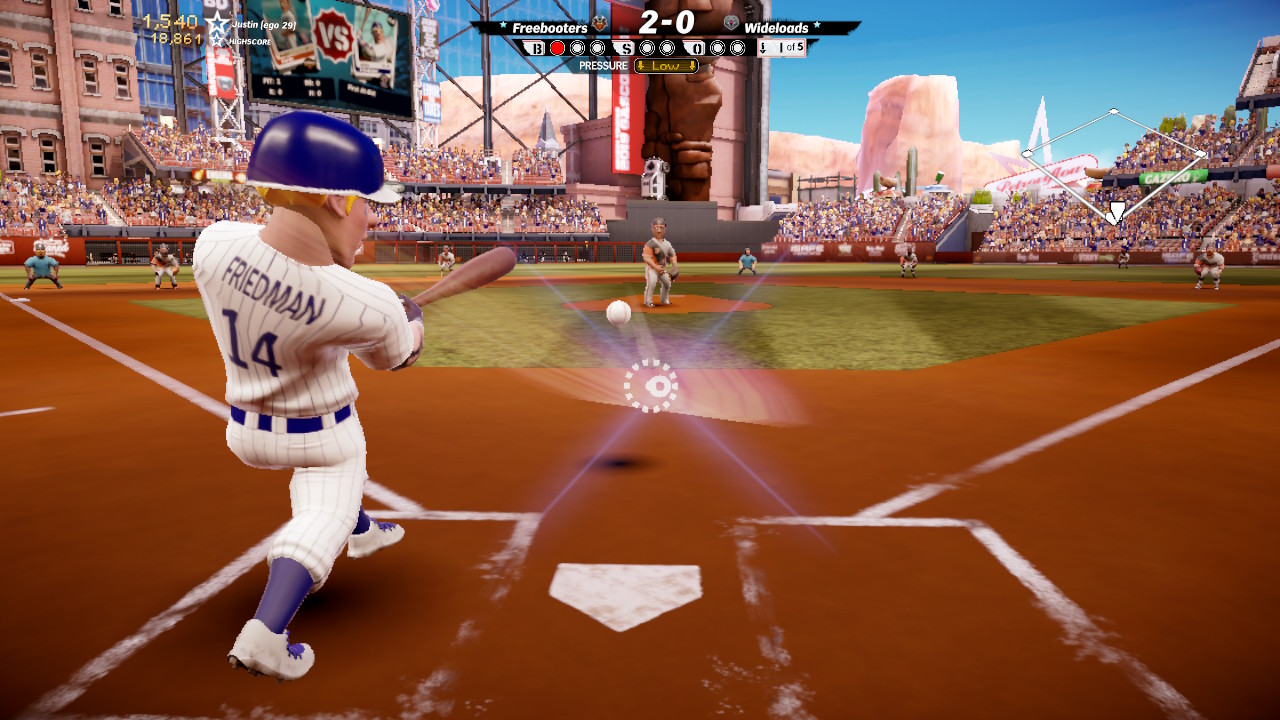The width and height of the screenshot is (1280, 720).
Task: Click the right arrow on the Pressure meter
Action: [691, 65]
